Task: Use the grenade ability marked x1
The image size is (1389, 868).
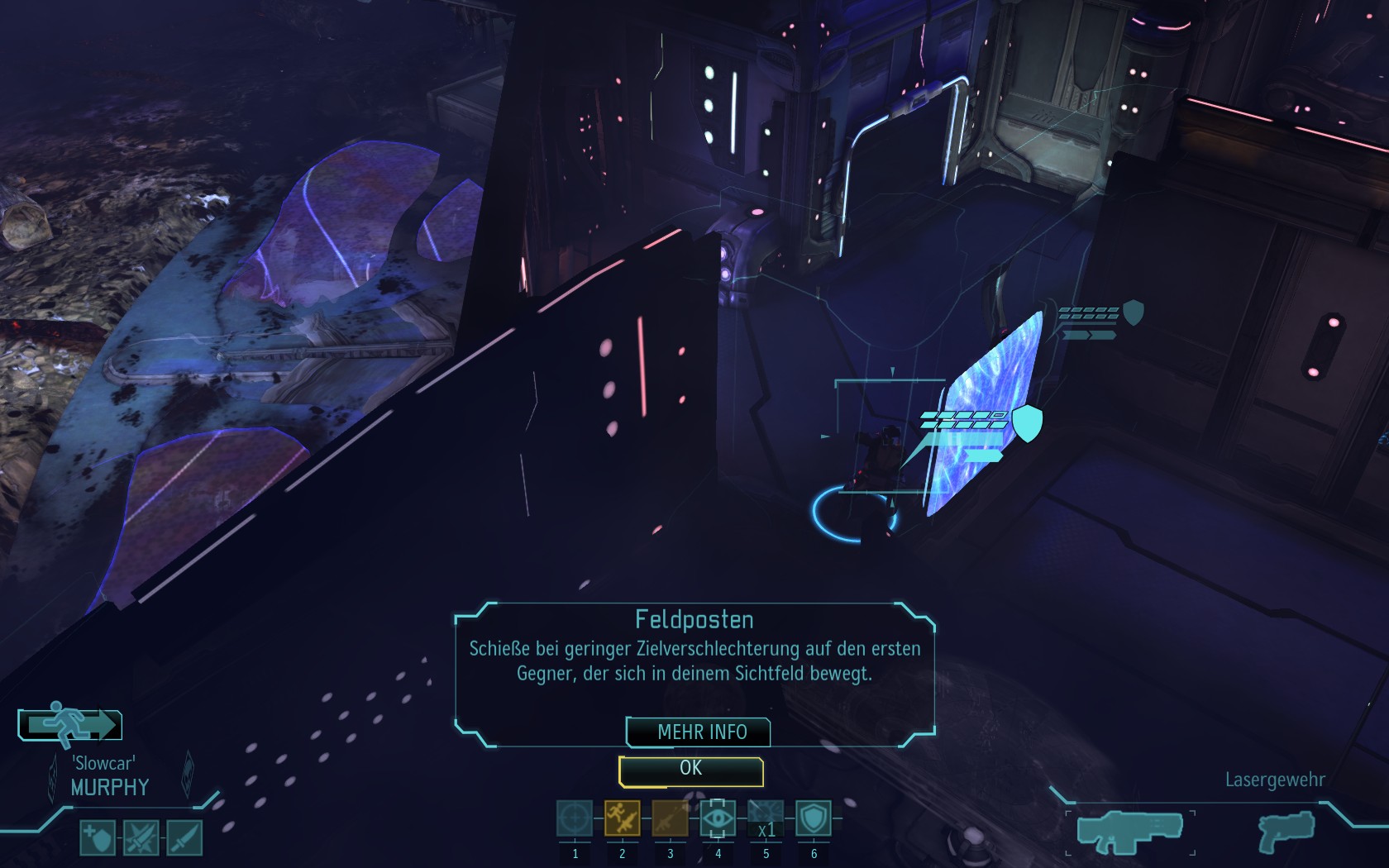Action: click(x=766, y=818)
